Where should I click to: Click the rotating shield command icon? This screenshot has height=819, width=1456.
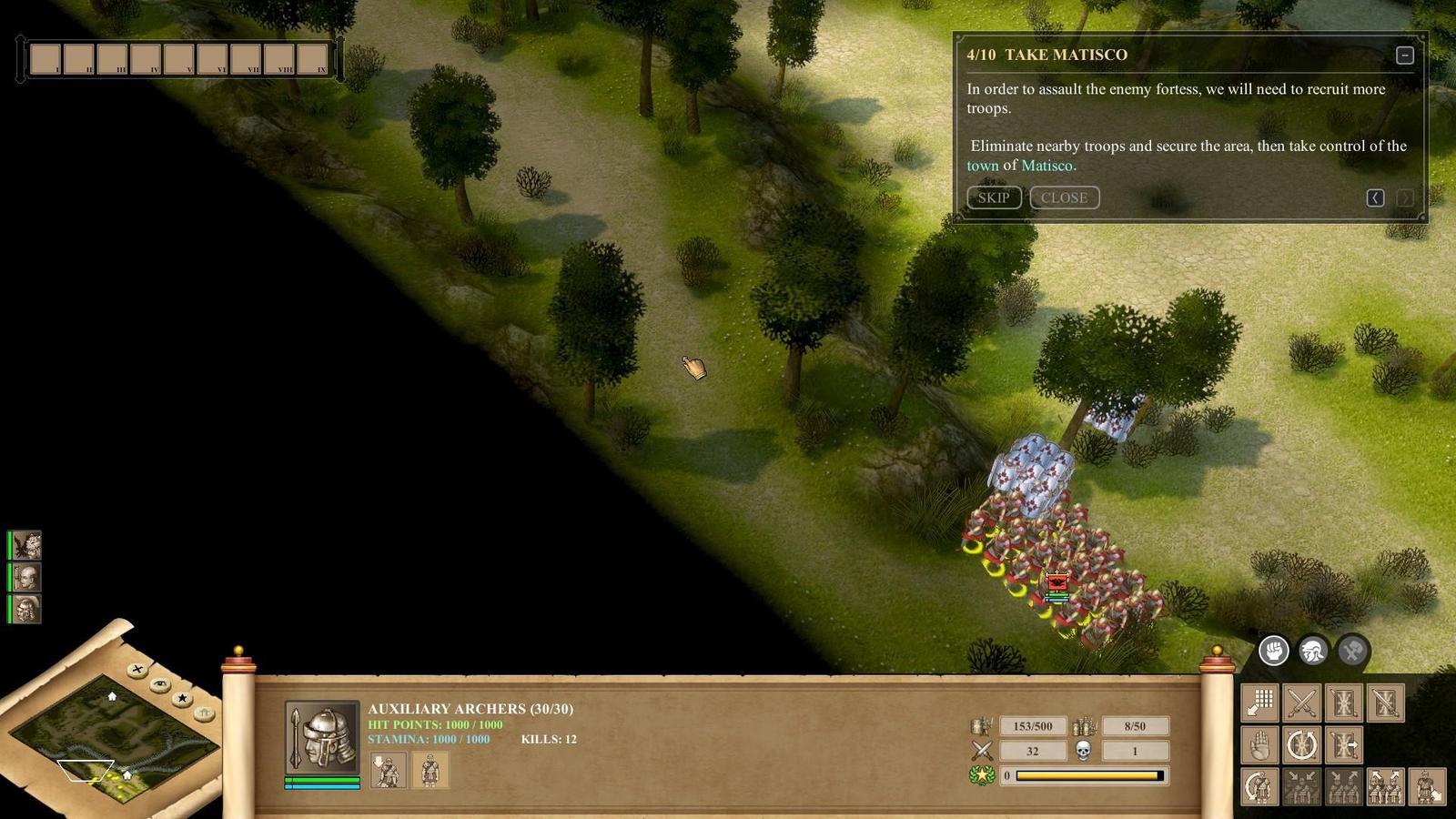1301,745
